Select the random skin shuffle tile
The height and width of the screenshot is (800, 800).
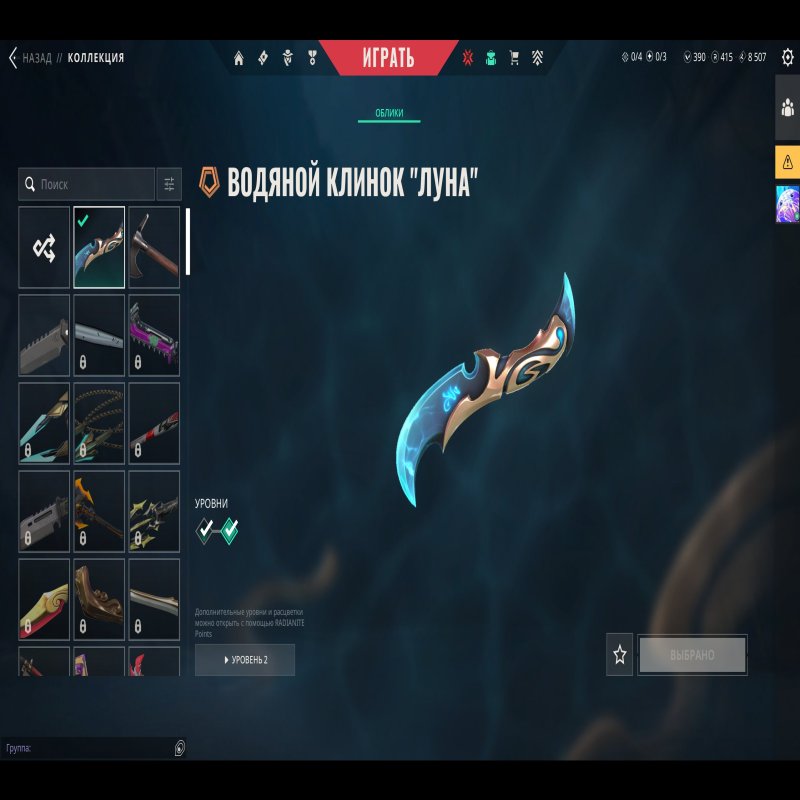(x=44, y=247)
